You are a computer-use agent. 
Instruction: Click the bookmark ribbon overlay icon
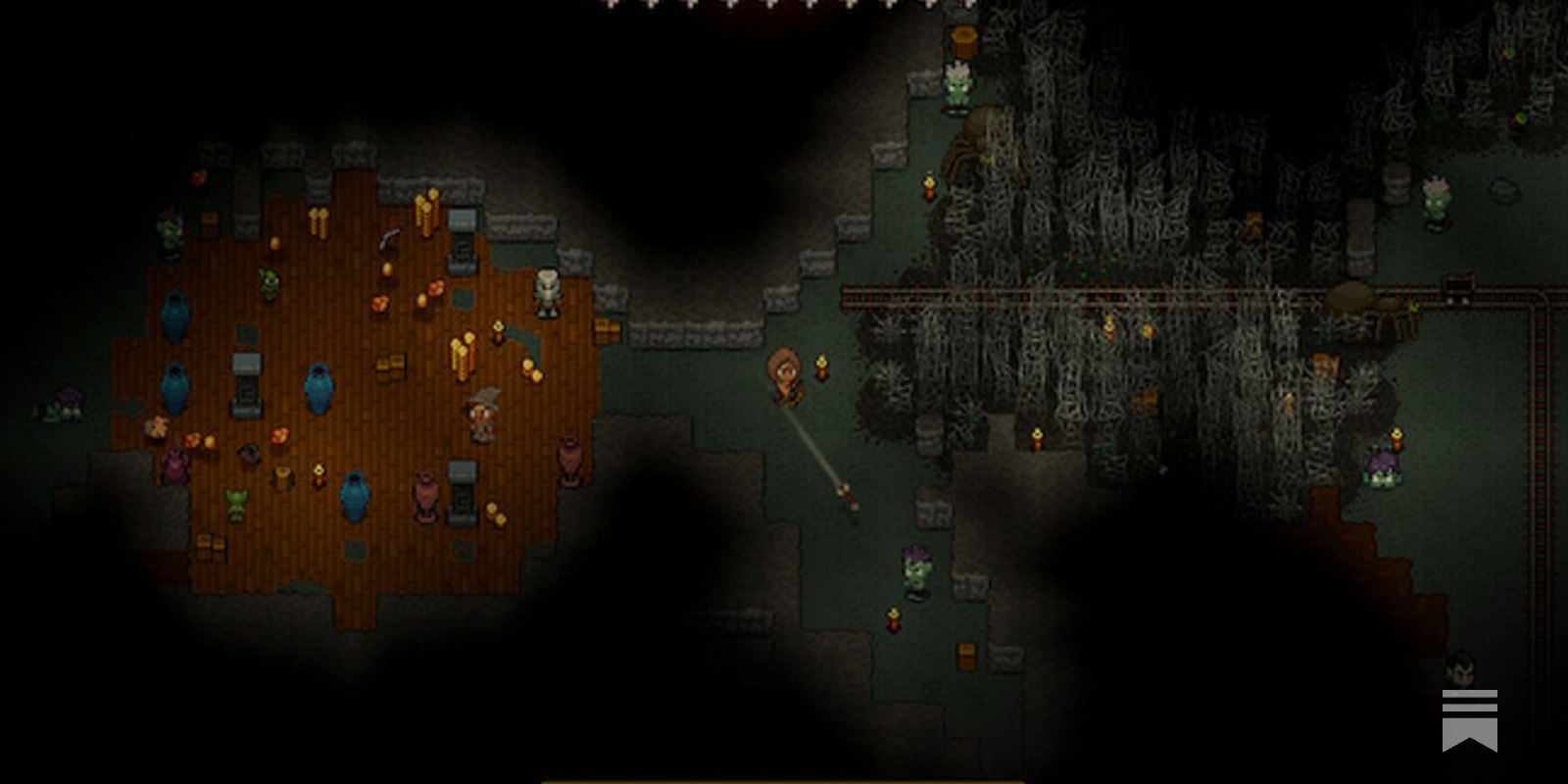pos(1469,720)
